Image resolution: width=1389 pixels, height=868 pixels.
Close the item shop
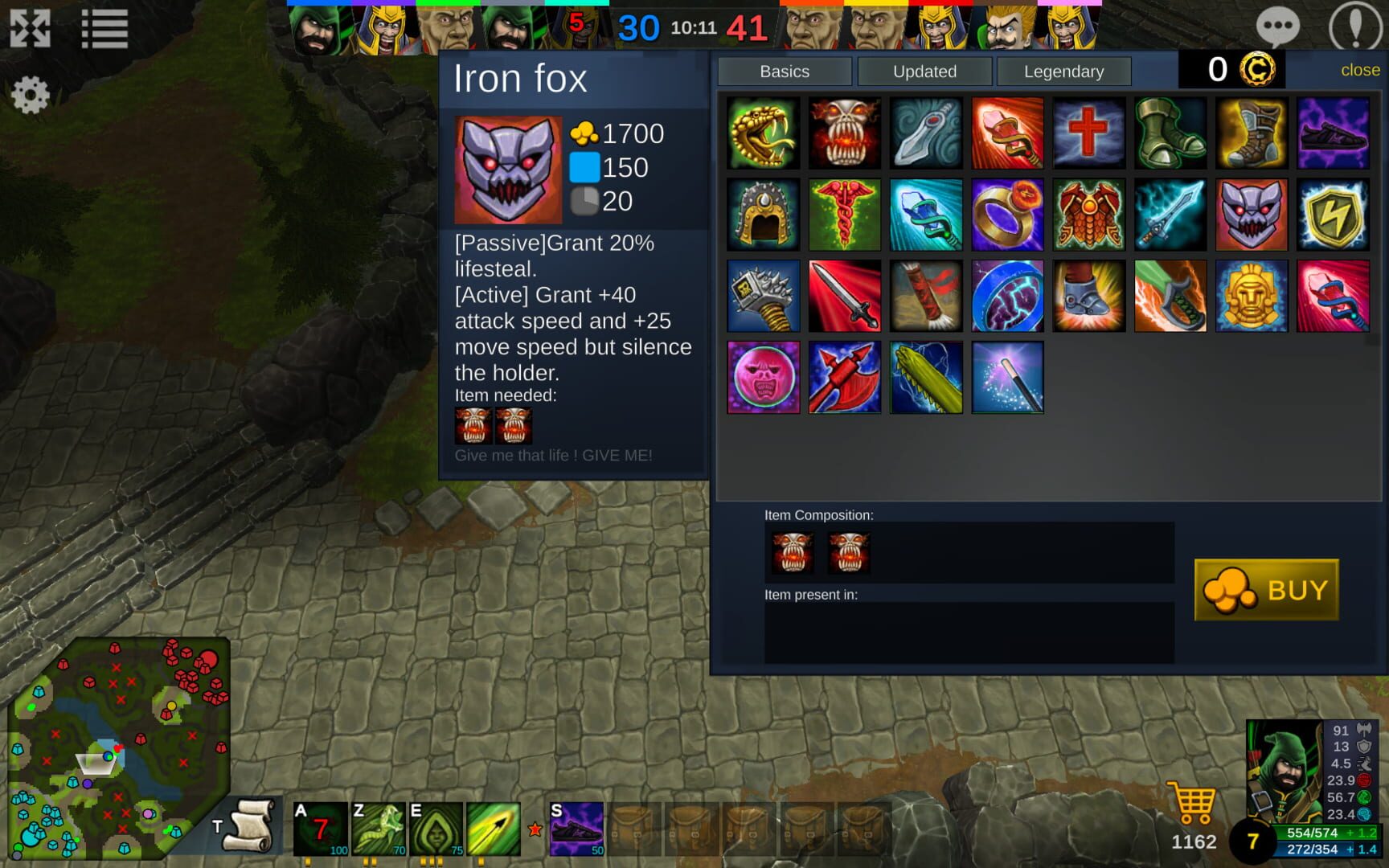tap(1362, 71)
